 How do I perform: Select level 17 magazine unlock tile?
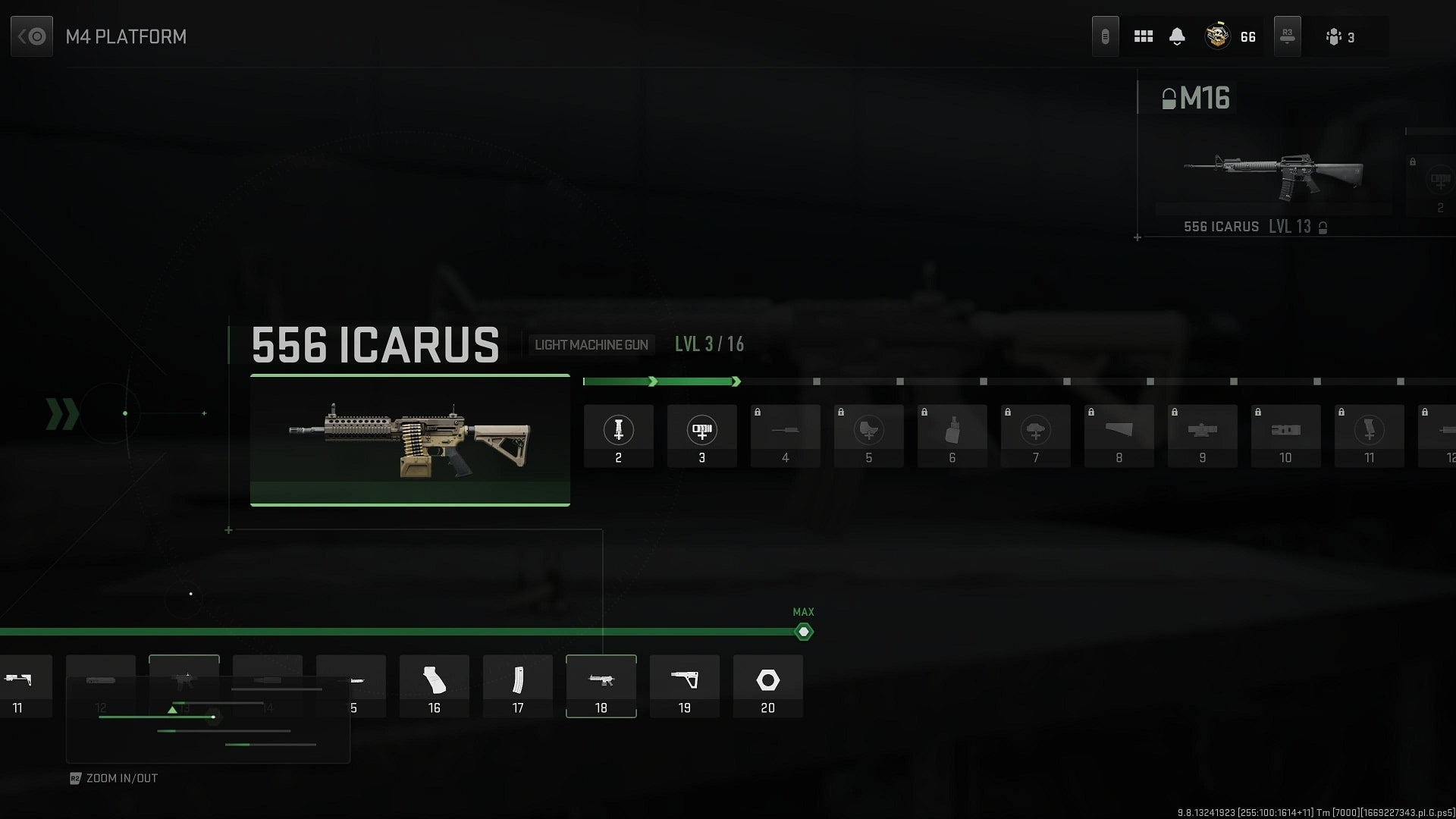(517, 686)
